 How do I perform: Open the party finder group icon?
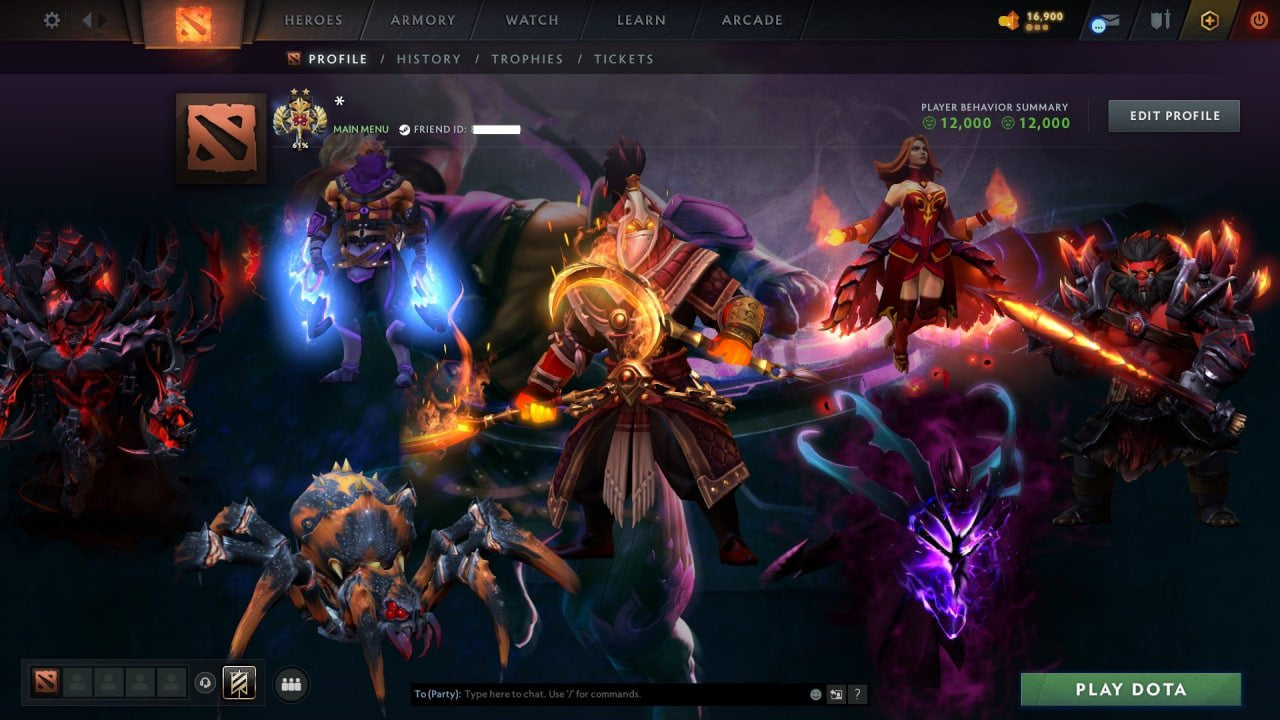coord(290,683)
